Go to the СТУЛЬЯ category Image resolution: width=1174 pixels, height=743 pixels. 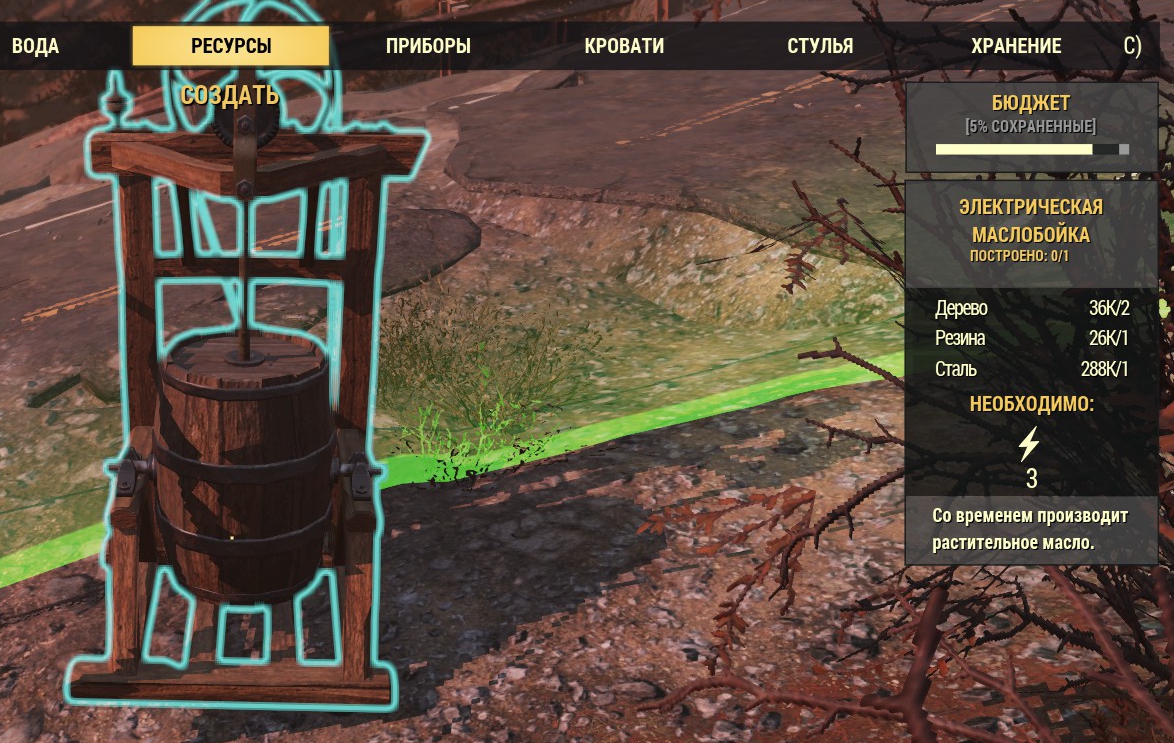[x=820, y=47]
